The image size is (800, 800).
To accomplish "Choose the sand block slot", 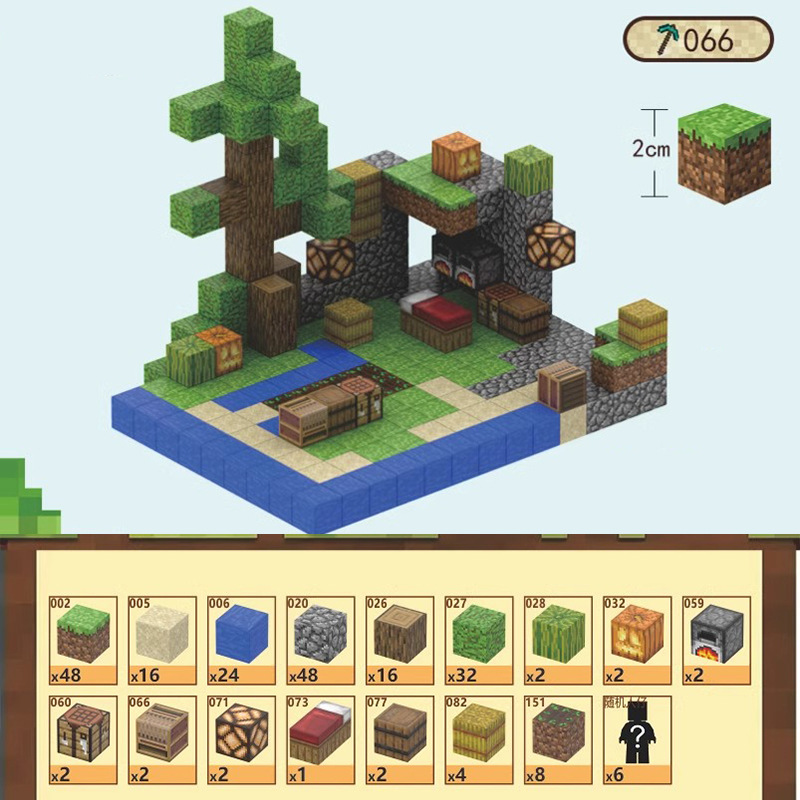I will (x=161, y=640).
